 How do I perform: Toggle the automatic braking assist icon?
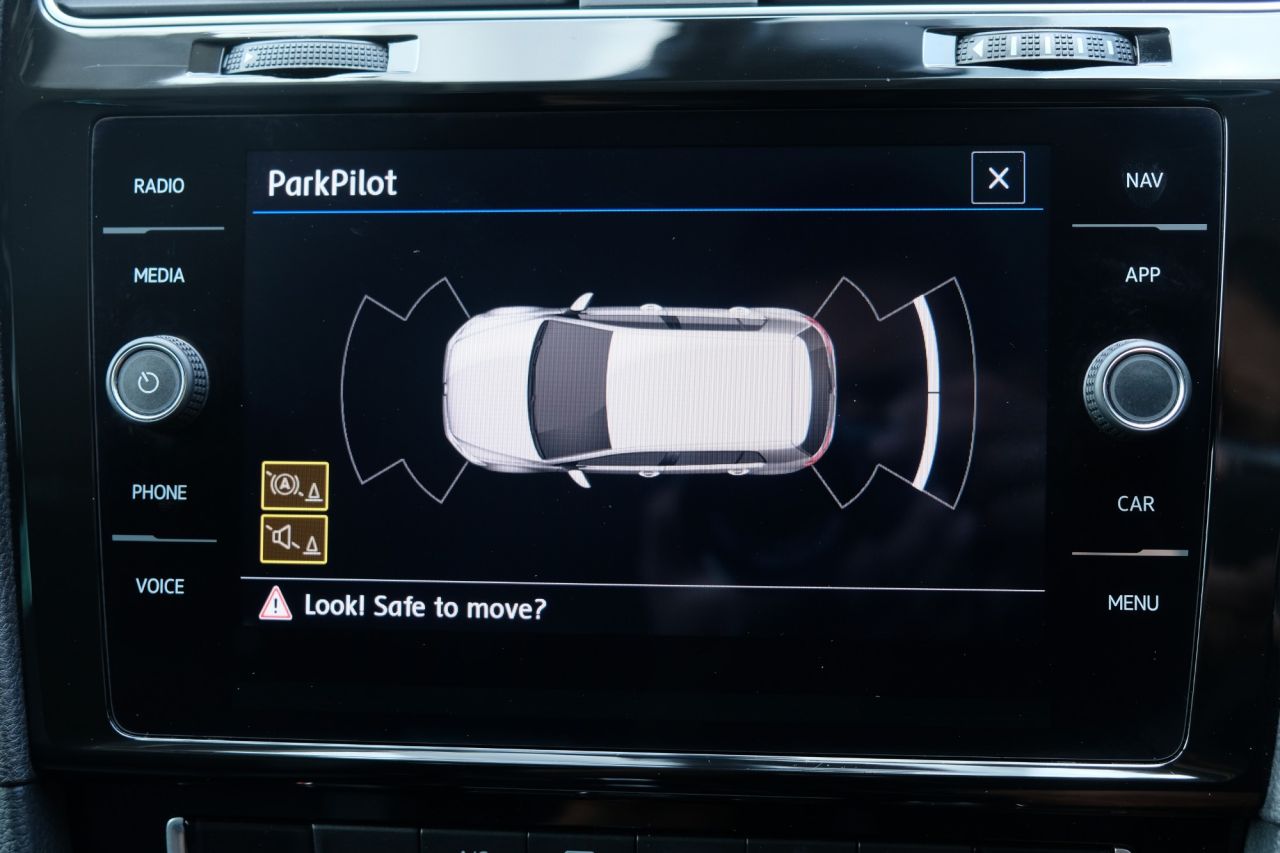pyautogui.click(x=294, y=486)
